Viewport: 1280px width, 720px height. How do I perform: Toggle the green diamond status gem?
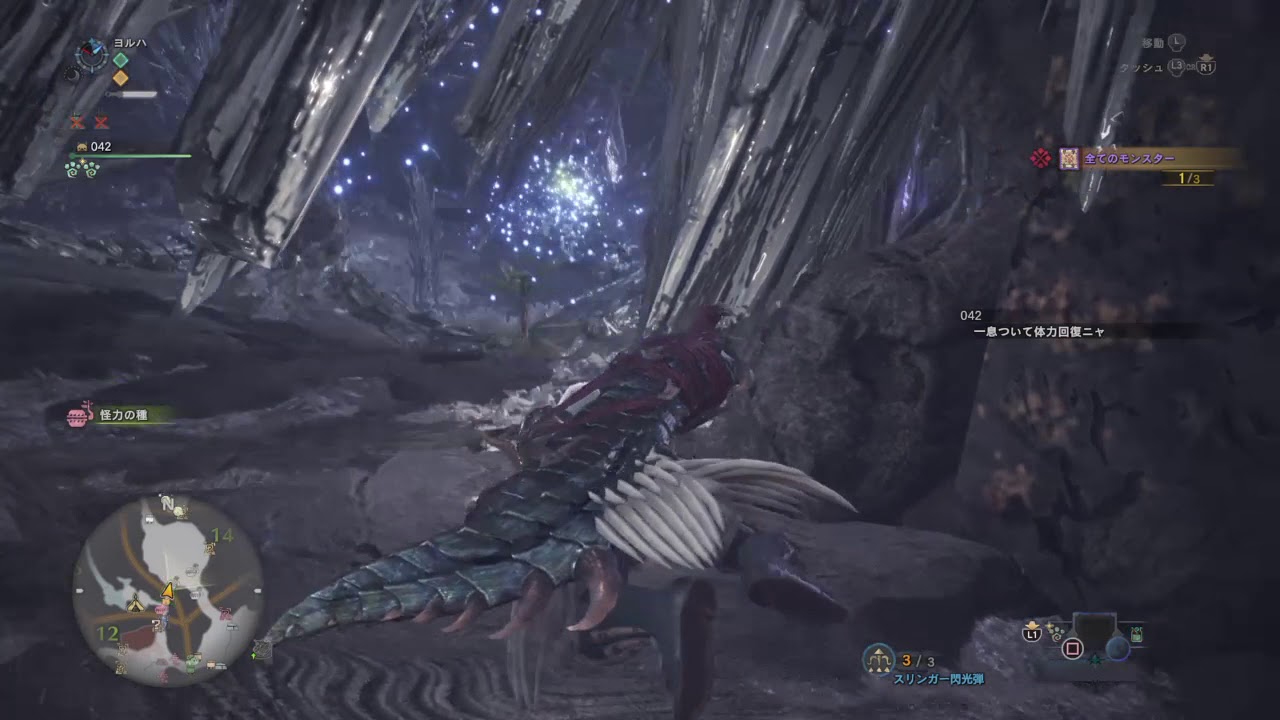pyautogui.click(x=120, y=59)
